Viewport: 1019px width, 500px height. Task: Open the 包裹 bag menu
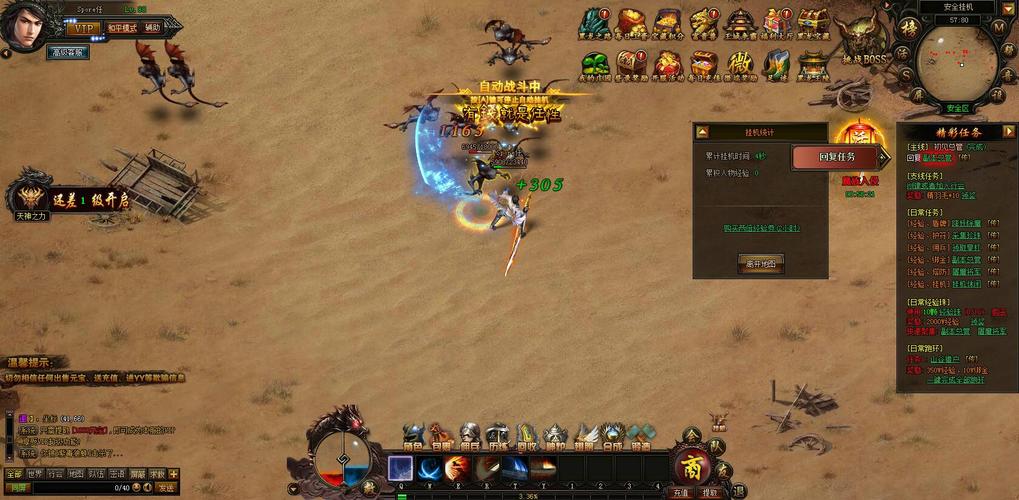[x=441, y=437]
